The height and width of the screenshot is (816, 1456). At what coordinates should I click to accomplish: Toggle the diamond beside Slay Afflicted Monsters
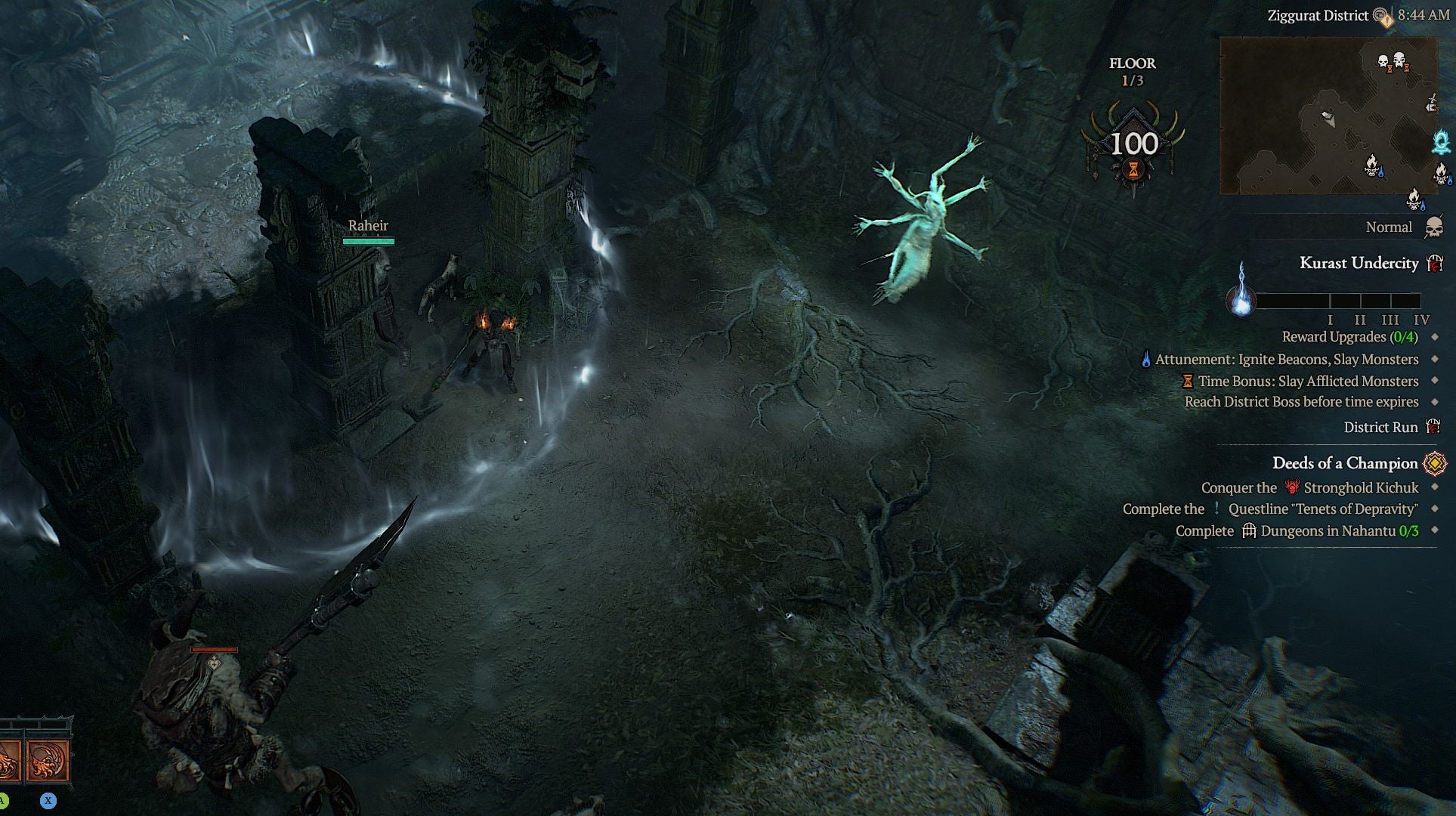[x=1434, y=380]
